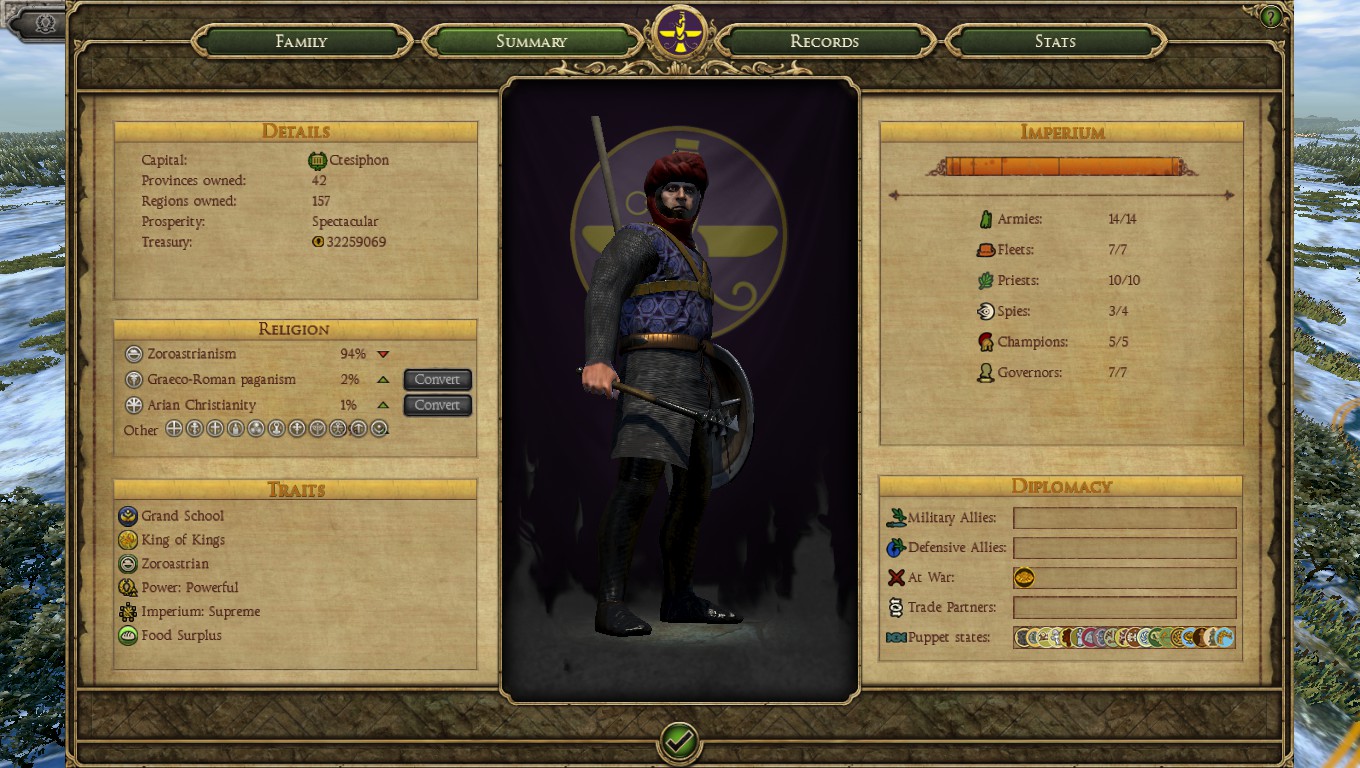The height and width of the screenshot is (768, 1360).
Task: Convert to Graeco-Roman paganism
Action: [x=437, y=380]
